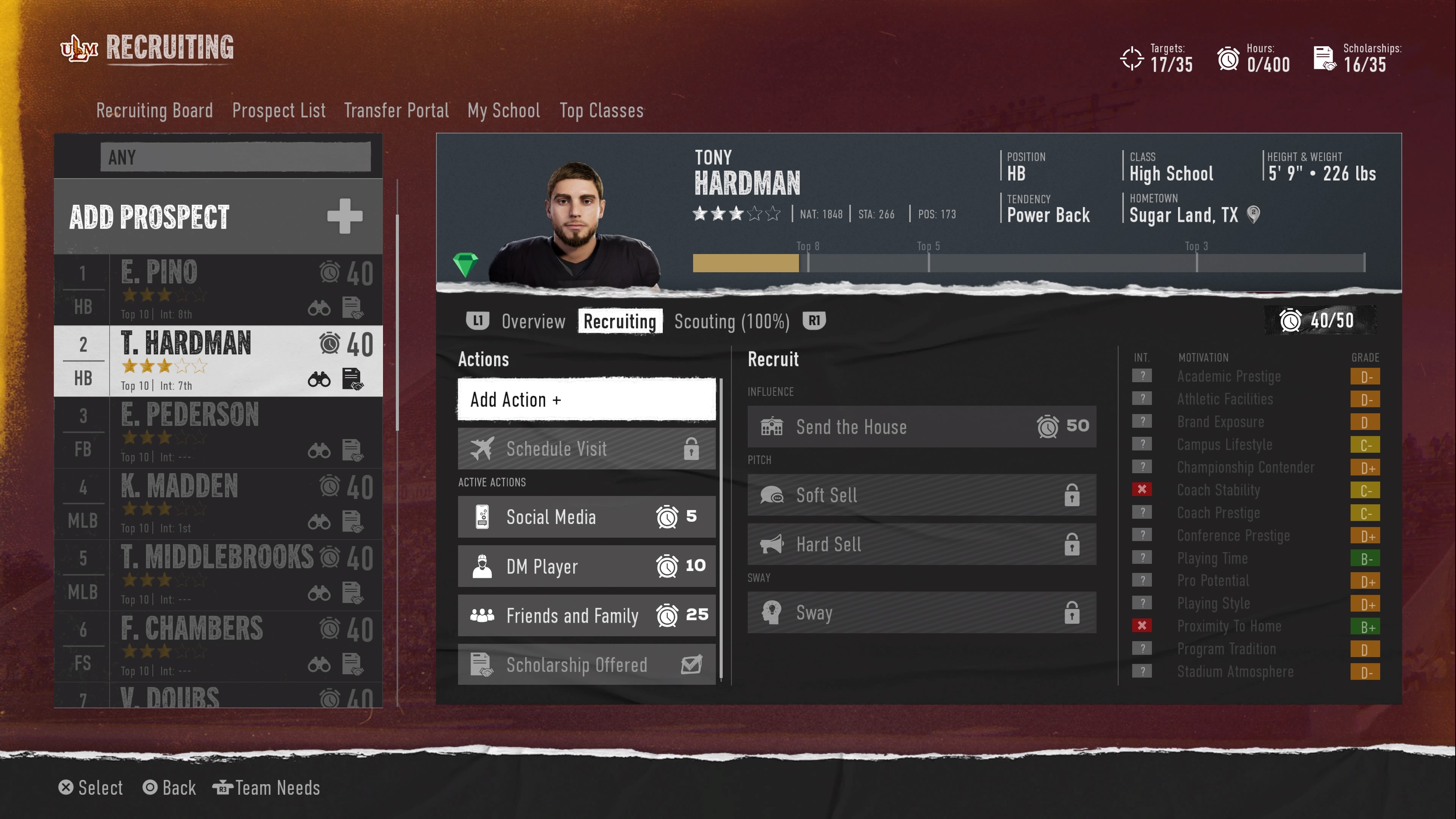Image resolution: width=1456 pixels, height=819 pixels.
Task: Choose the Social Media action
Action: coord(586,516)
